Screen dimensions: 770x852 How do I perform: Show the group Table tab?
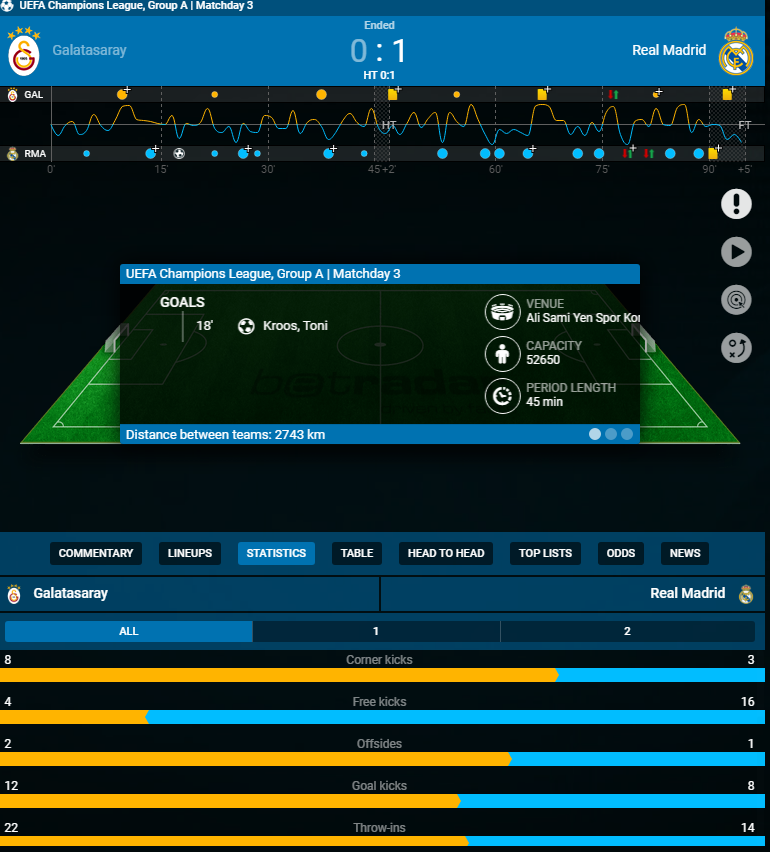(x=357, y=553)
